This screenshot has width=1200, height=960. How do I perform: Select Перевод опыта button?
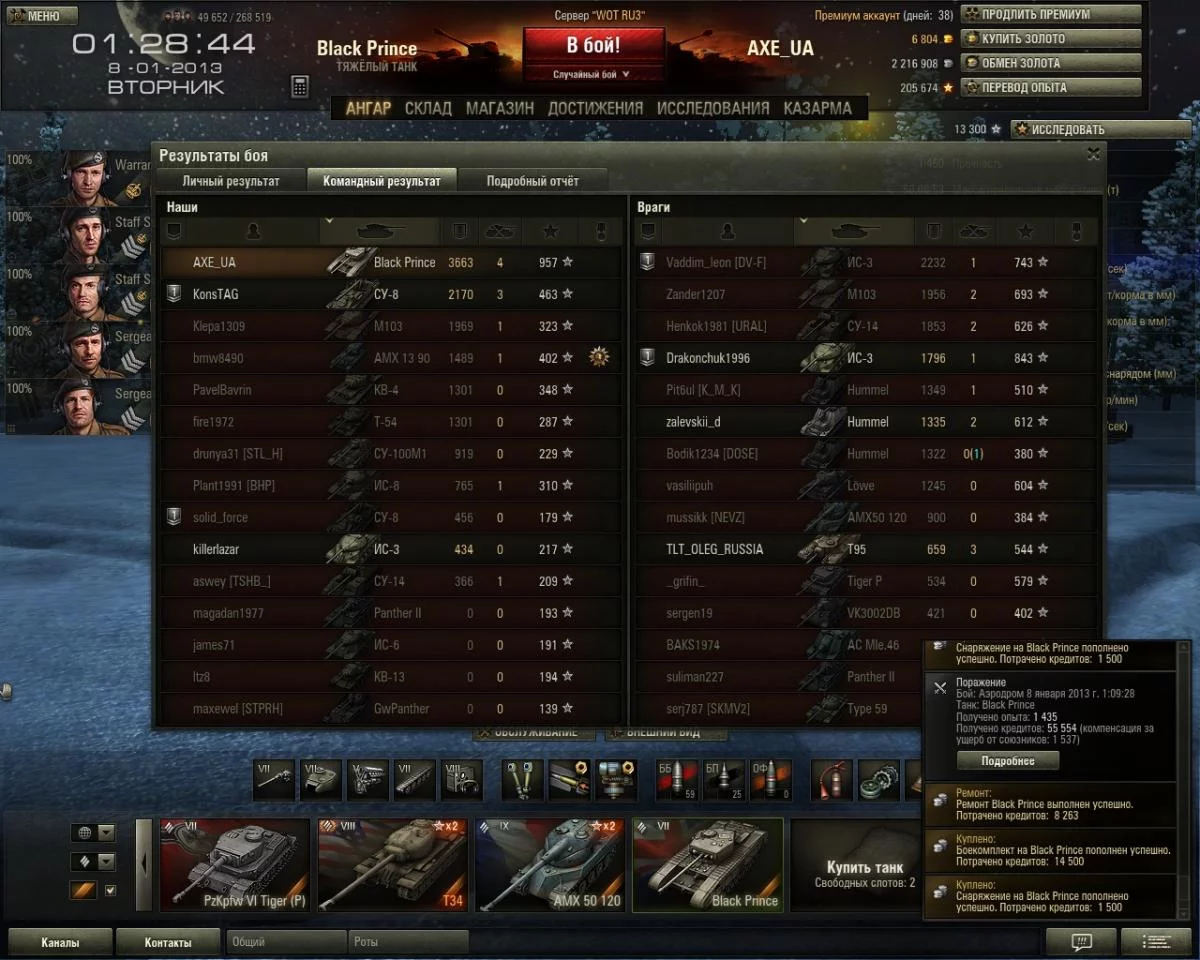click(x=1050, y=87)
